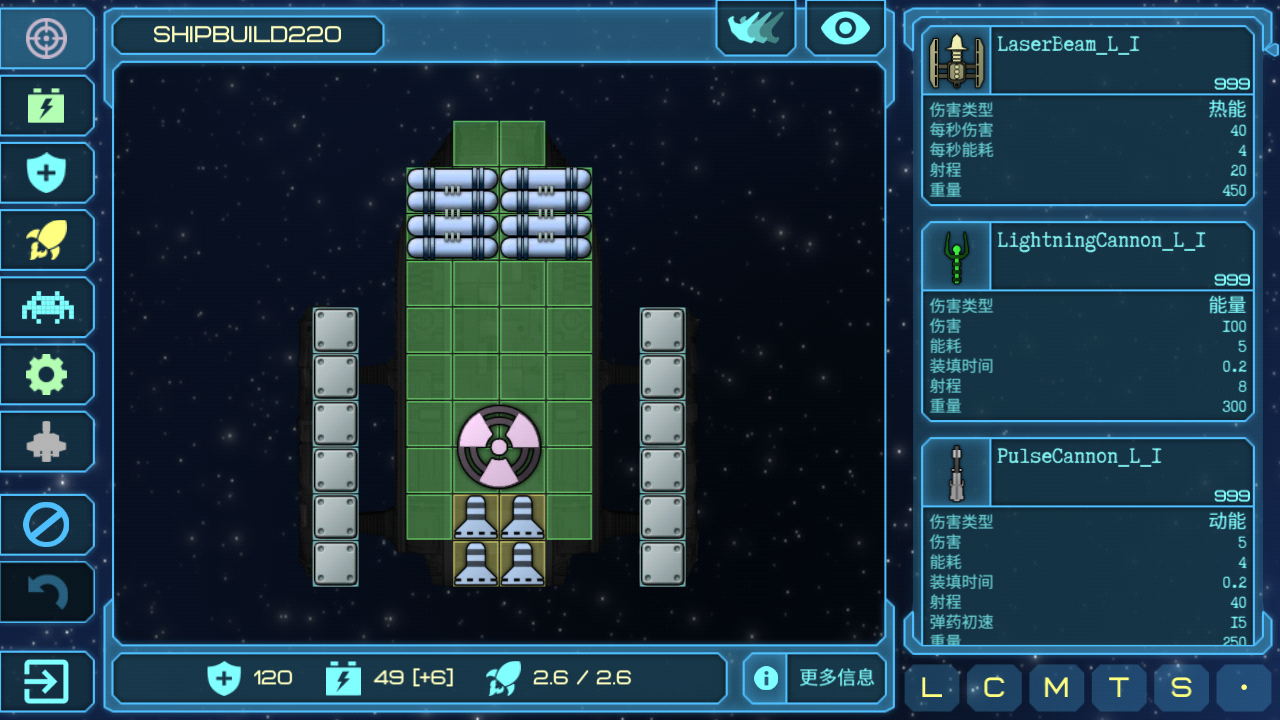Switch to the M size filter
The height and width of the screenshot is (720, 1280).
click(1056, 688)
